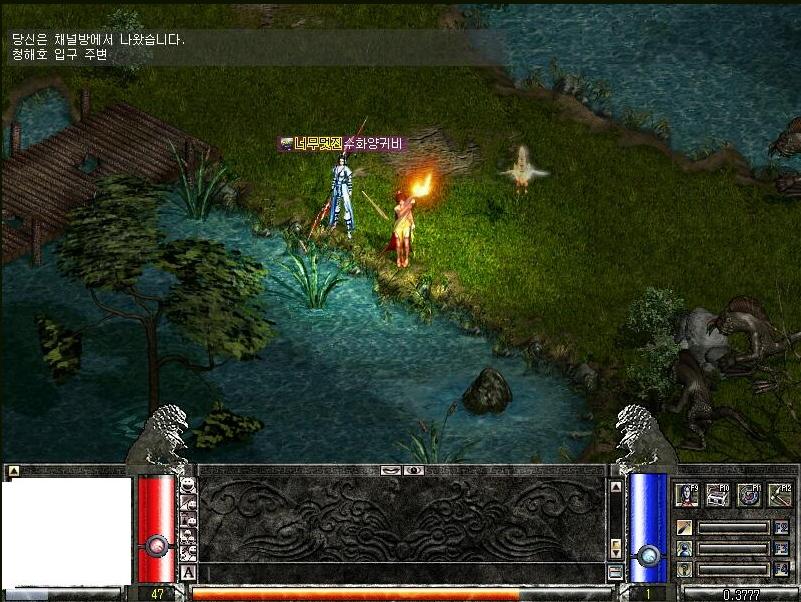Toggle the letter A chat button
The width and height of the screenshot is (801, 602).
(x=188, y=572)
